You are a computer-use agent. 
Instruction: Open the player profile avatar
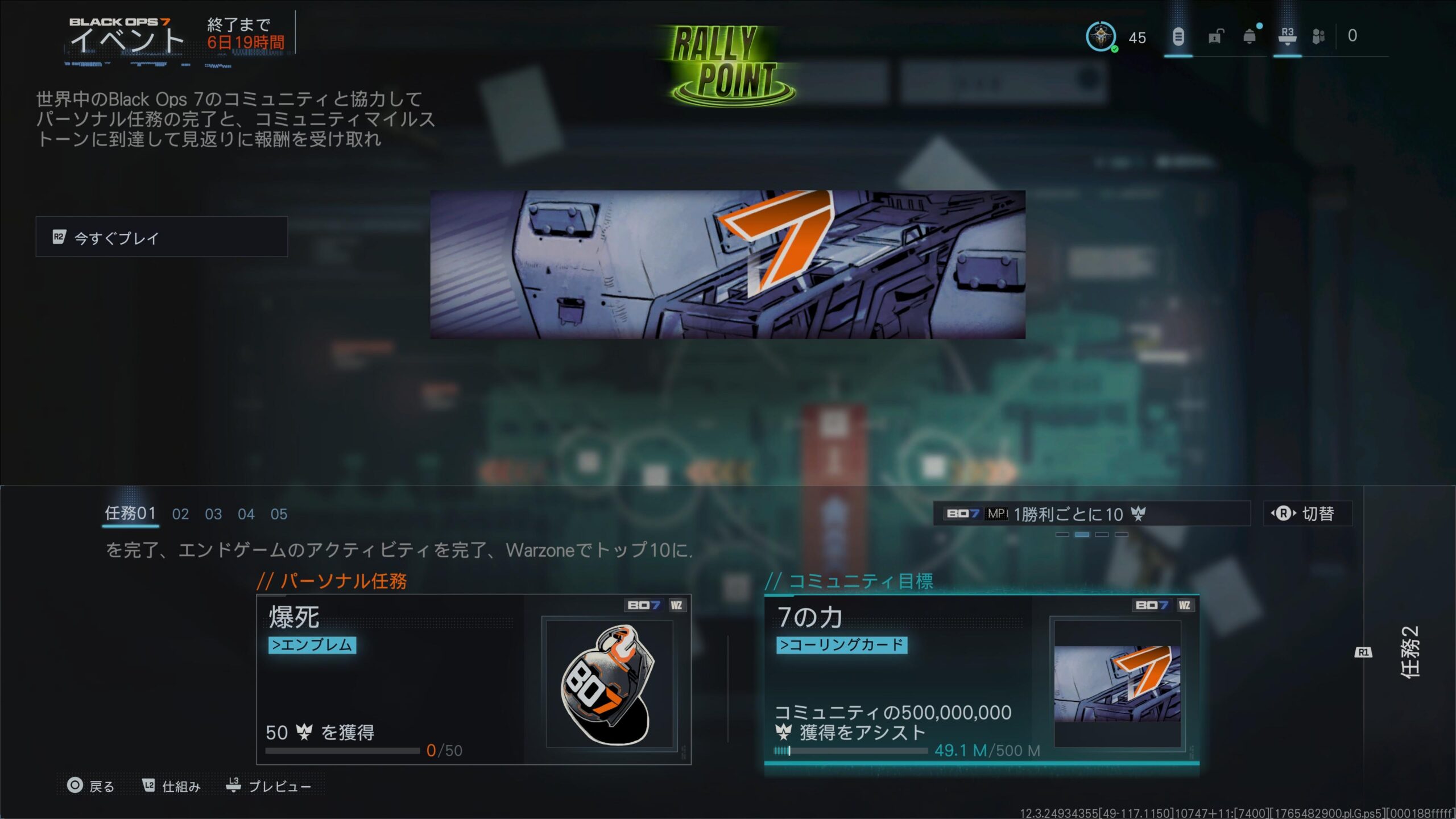point(1101,37)
